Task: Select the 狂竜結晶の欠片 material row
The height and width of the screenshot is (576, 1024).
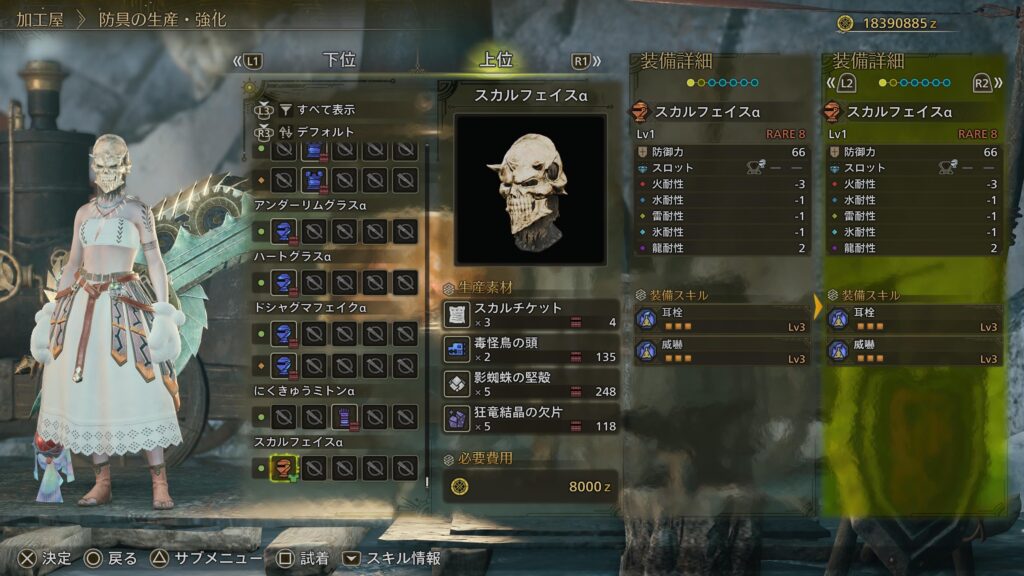Action: [x=530, y=419]
